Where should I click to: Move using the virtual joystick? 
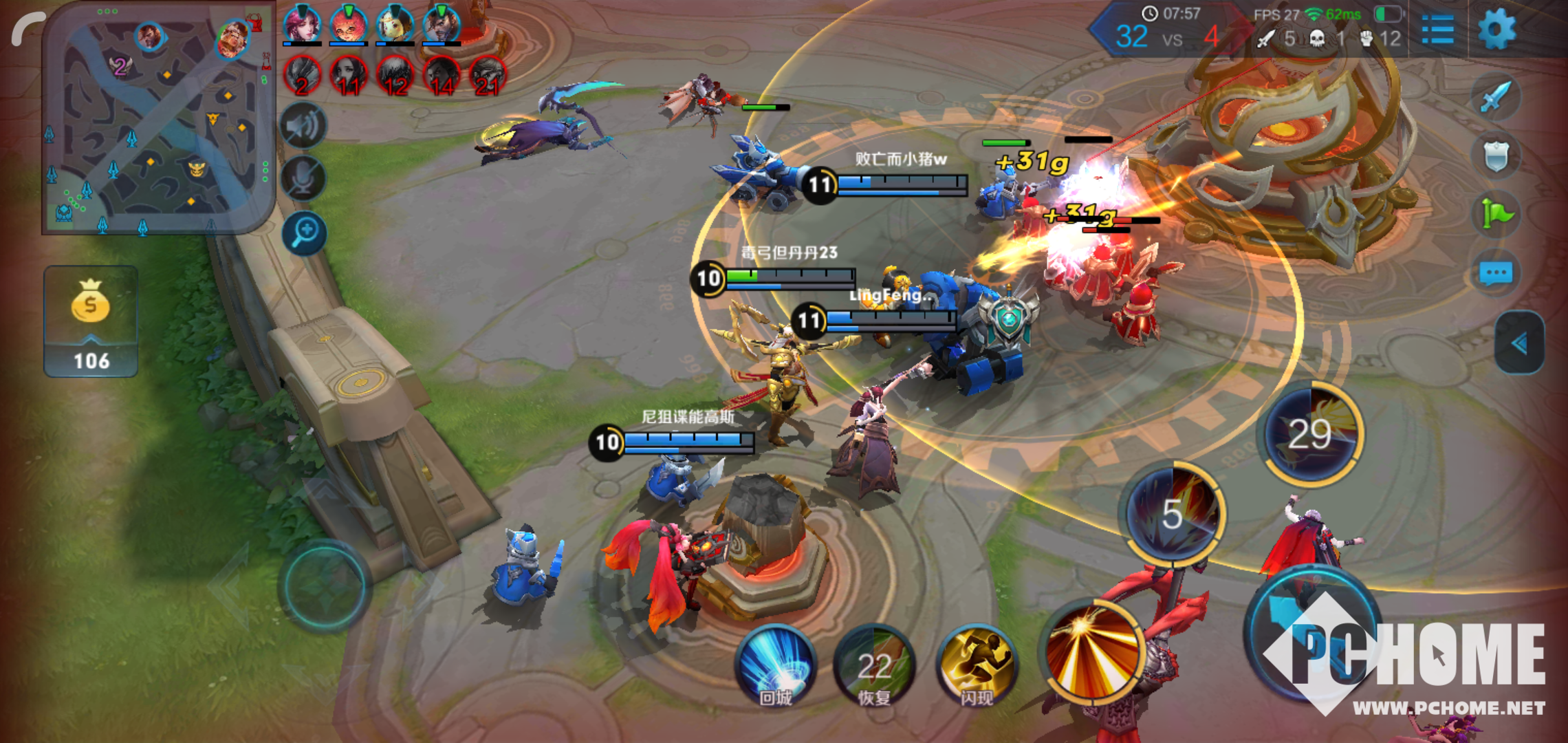[x=323, y=586]
